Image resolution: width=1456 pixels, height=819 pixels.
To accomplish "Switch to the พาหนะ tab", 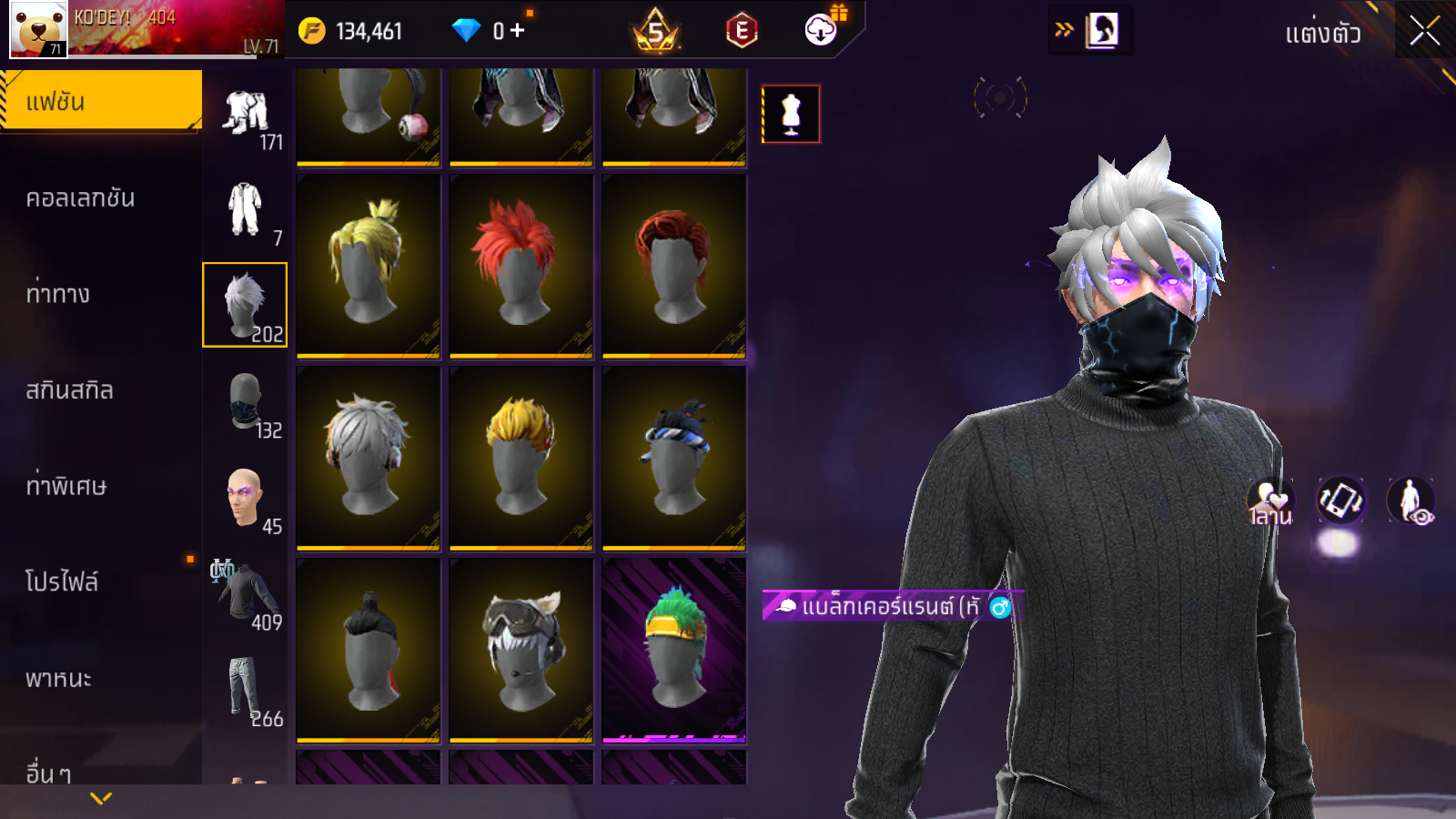I will click(59, 678).
